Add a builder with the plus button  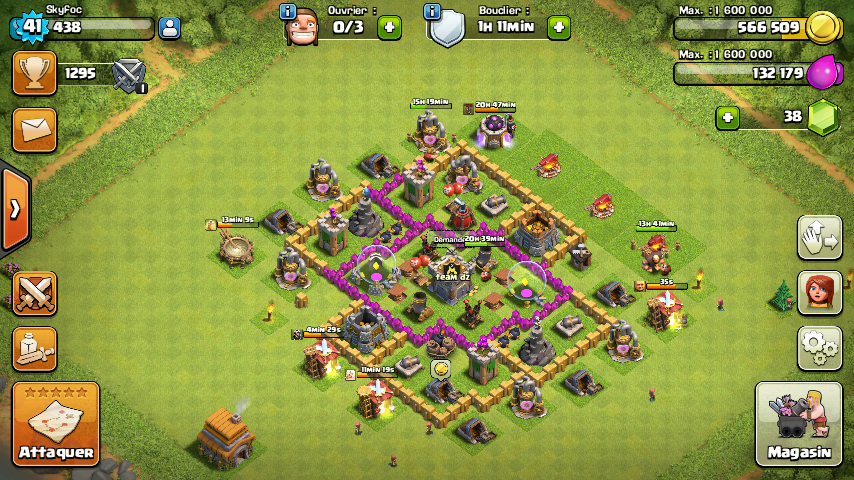(389, 27)
